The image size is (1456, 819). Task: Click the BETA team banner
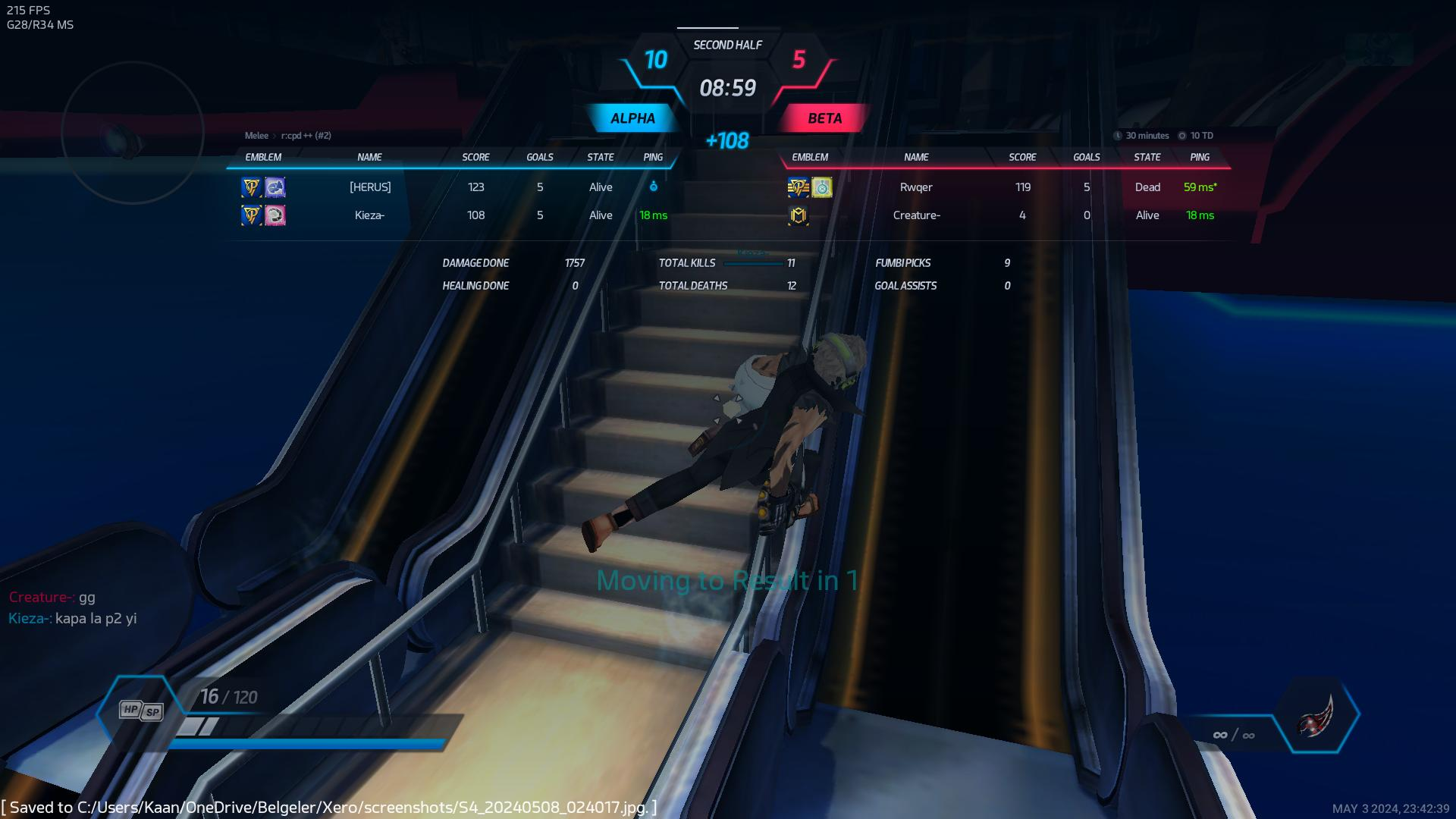824,118
